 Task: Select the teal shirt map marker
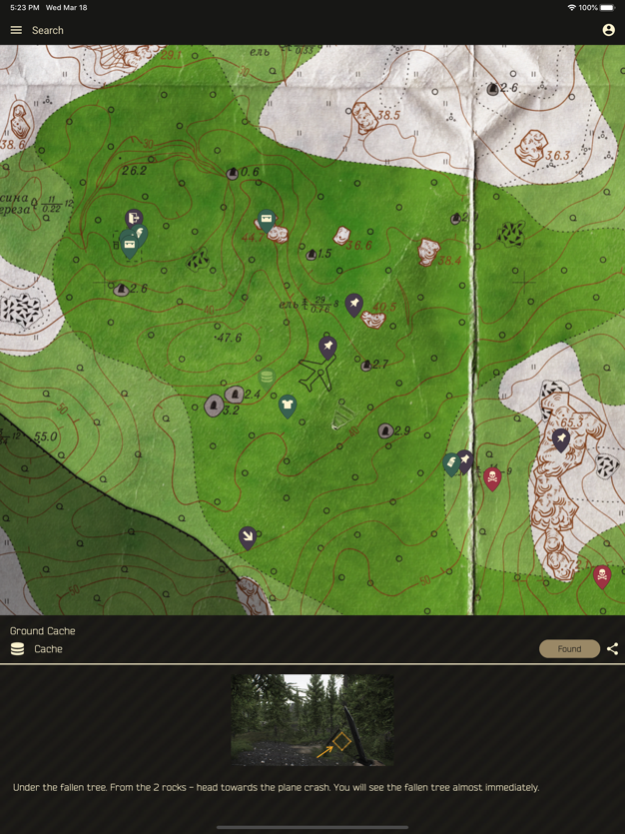[287, 405]
